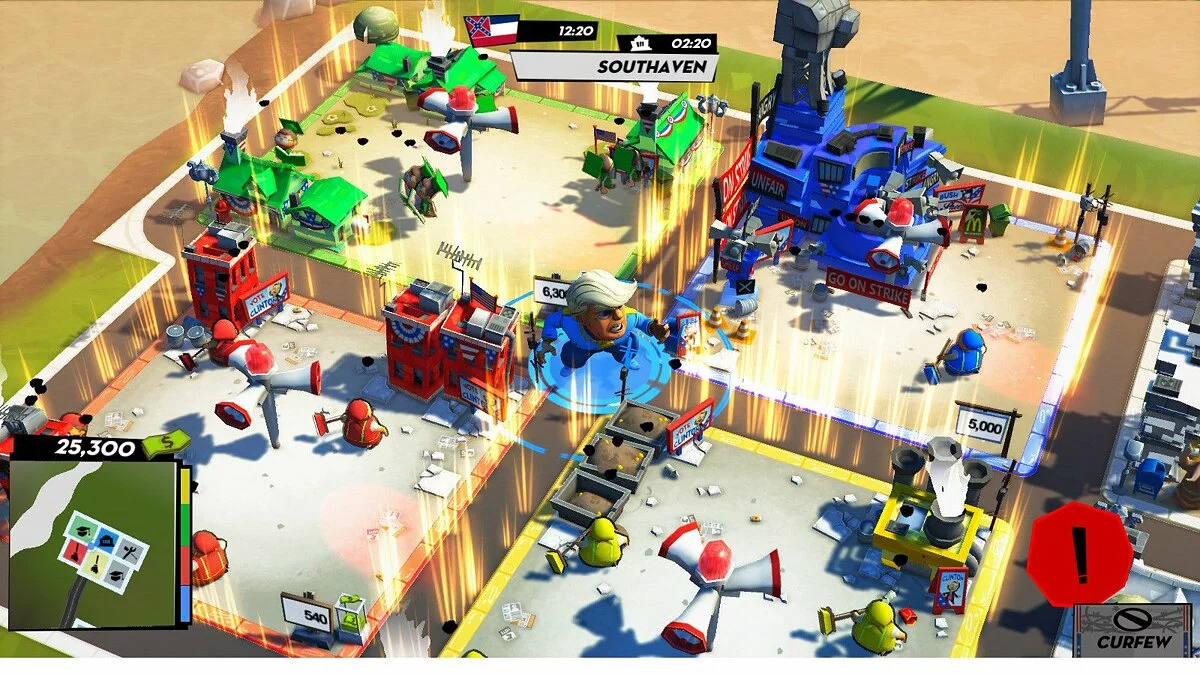Select the gray wrench-tools district on minimap
1200x675 pixels.
(x=131, y=550)
